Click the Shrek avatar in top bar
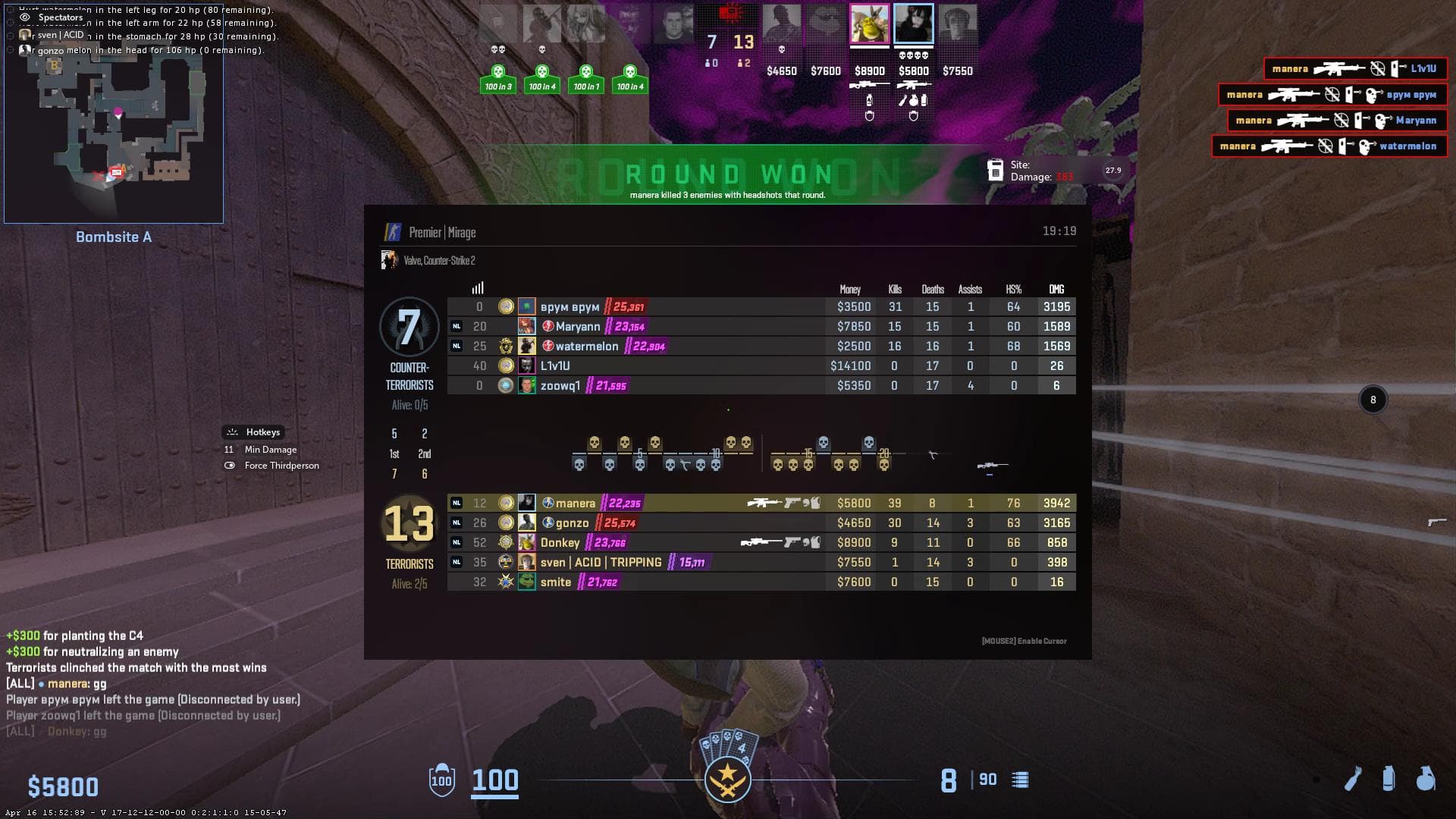The width and height of the screenshot is (1456, 819). tap(869, 24)
